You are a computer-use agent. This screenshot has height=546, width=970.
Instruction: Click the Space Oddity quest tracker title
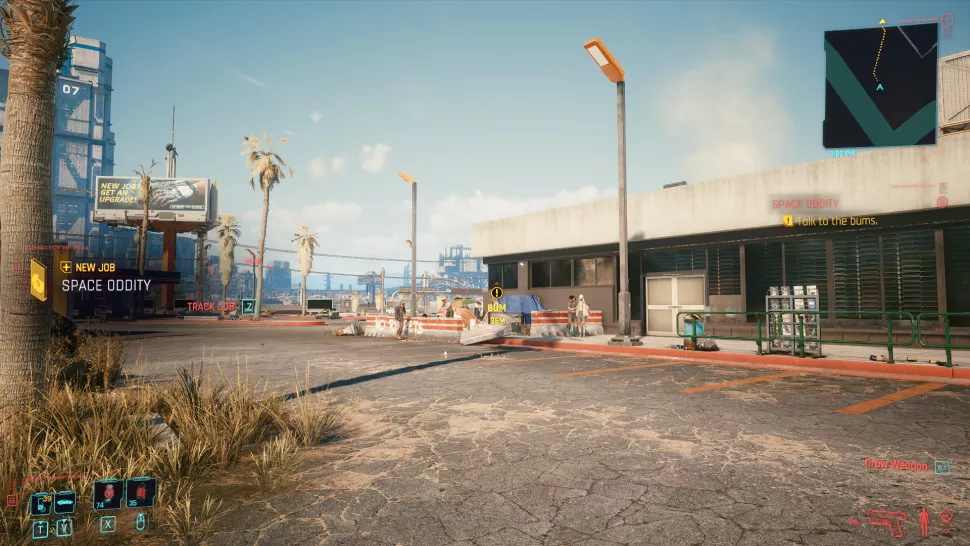point(805,203)
